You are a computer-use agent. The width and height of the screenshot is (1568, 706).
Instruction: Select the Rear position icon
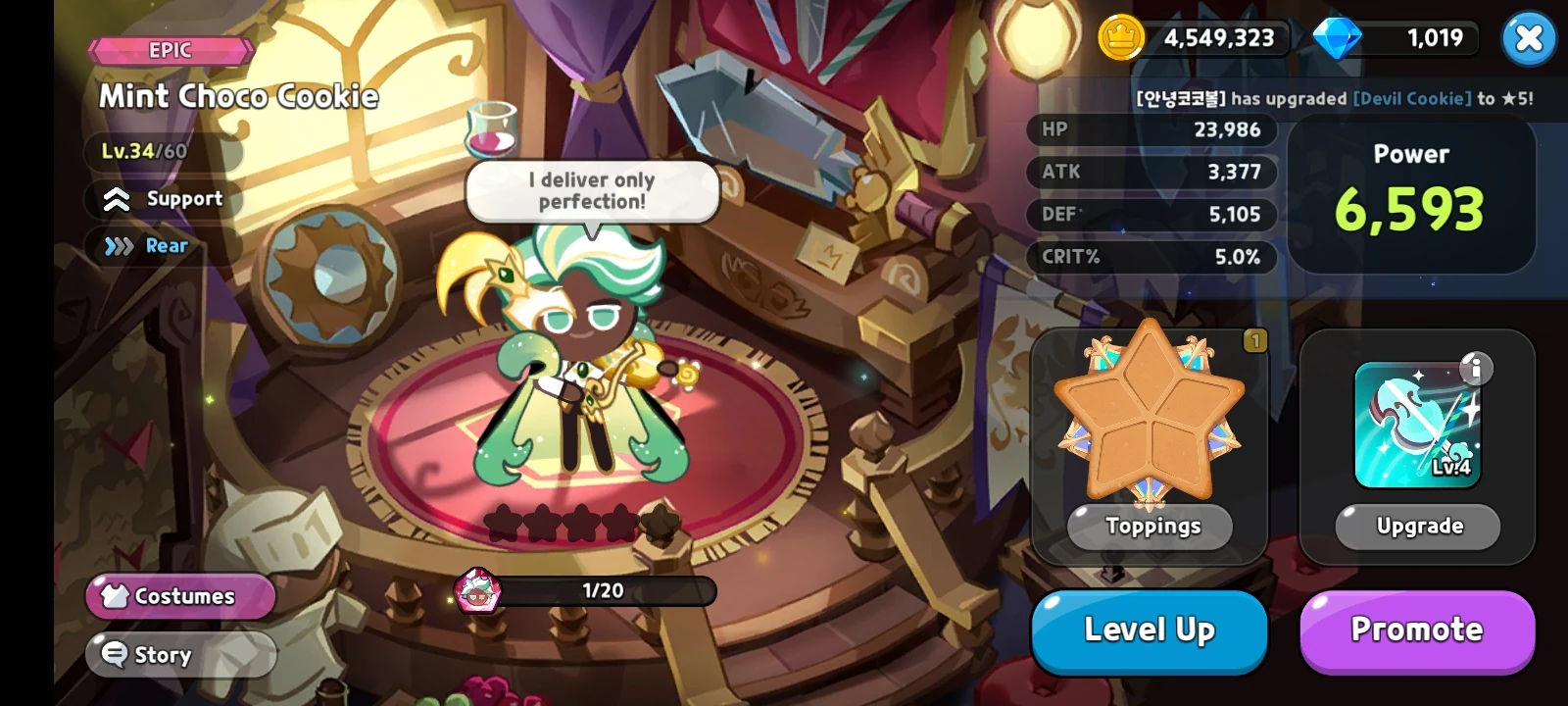tap(117, 246)
